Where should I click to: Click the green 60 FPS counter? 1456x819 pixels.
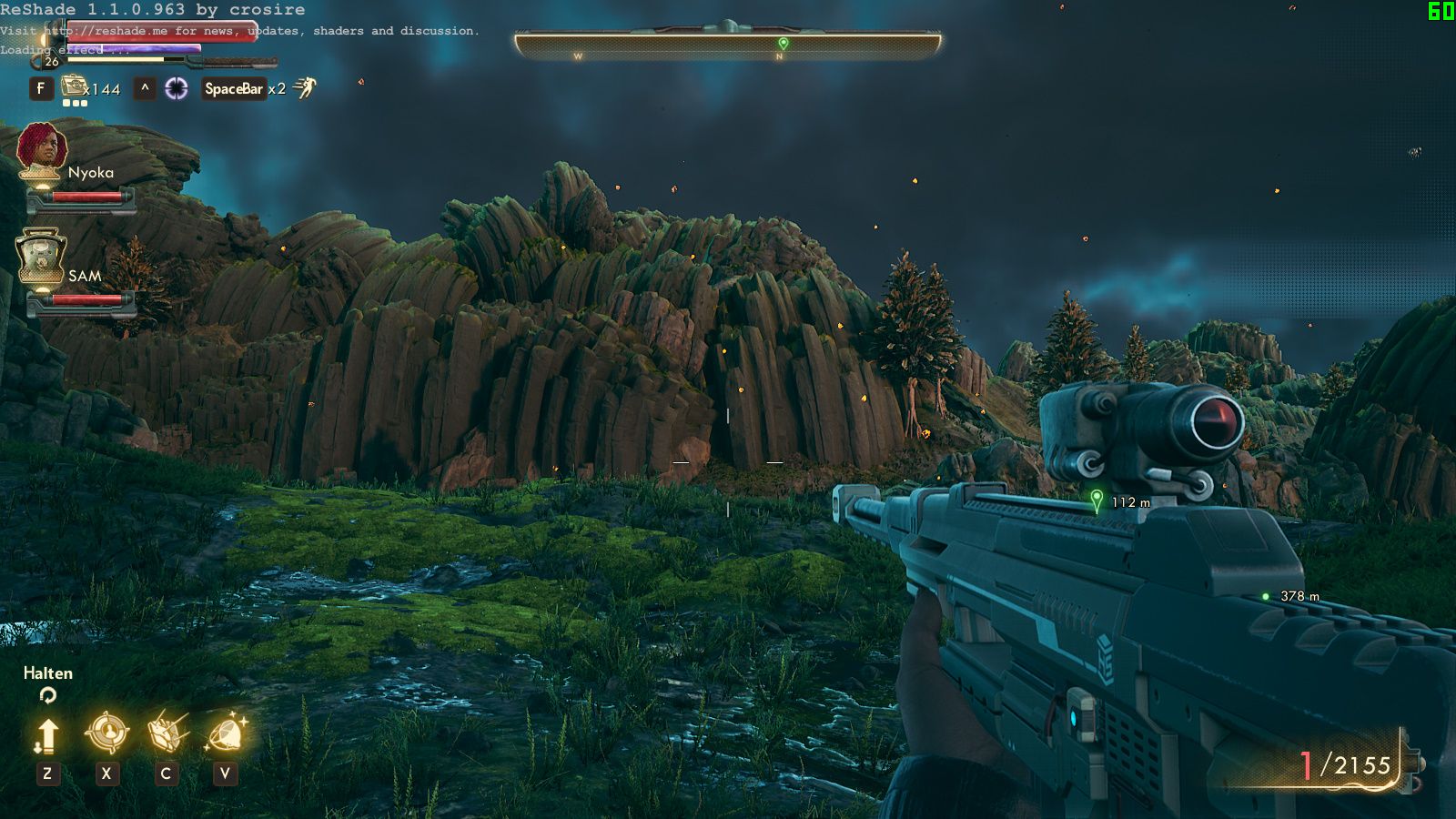[1441, 12]
